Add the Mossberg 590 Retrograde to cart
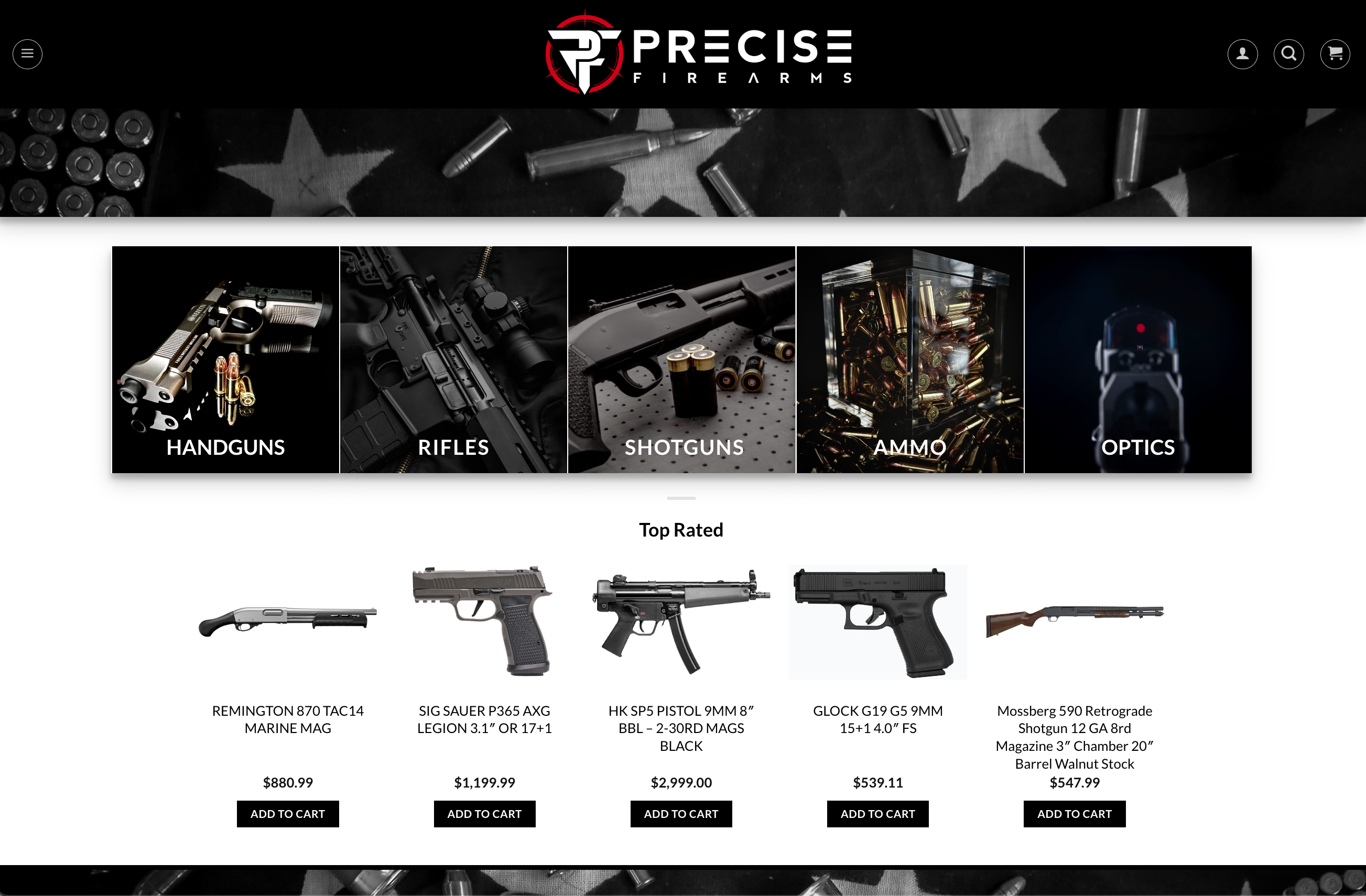Screen dimensions: 1366x896 1075,813
